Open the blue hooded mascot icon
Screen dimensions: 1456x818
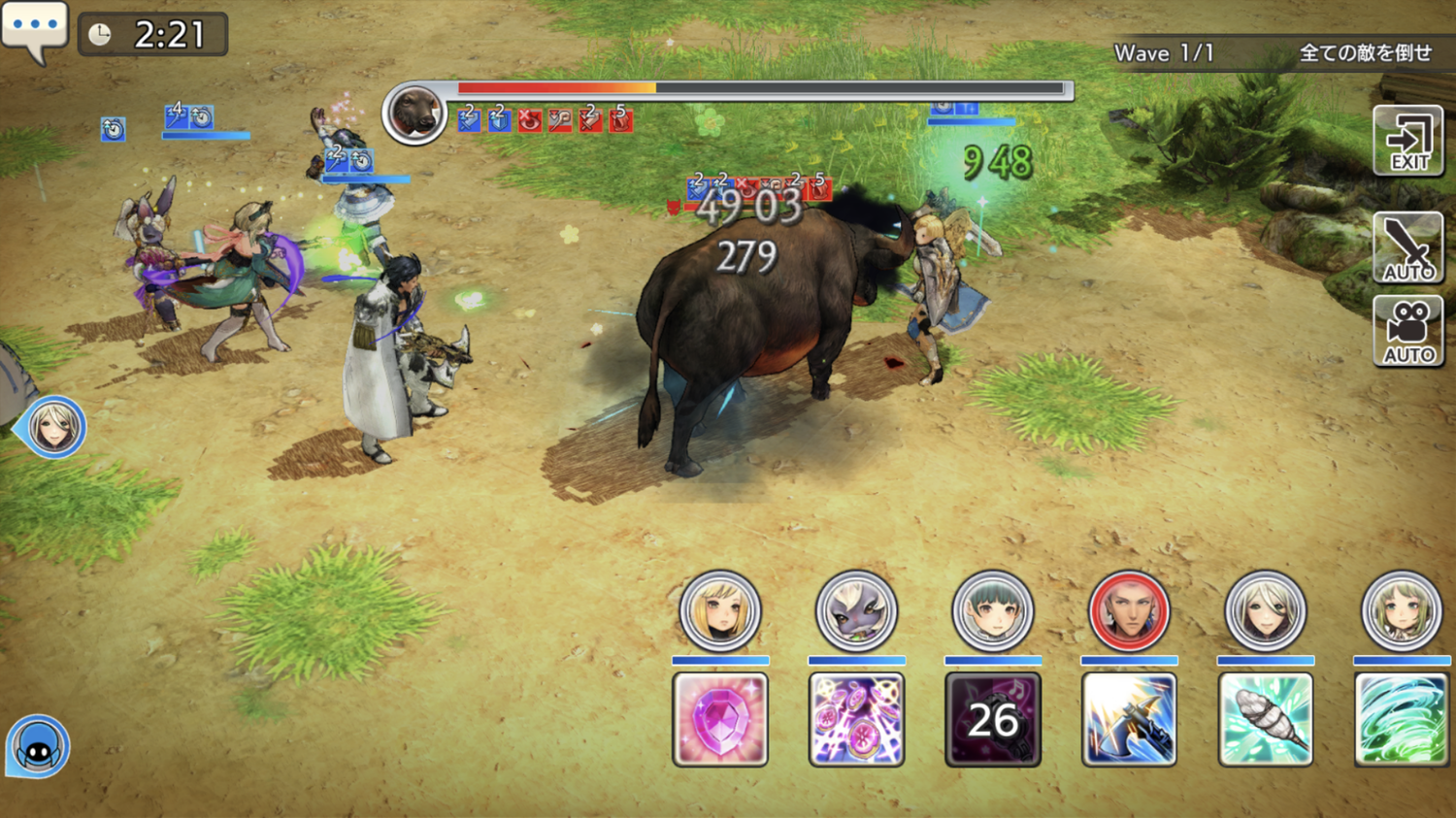(x=39, y=747)
